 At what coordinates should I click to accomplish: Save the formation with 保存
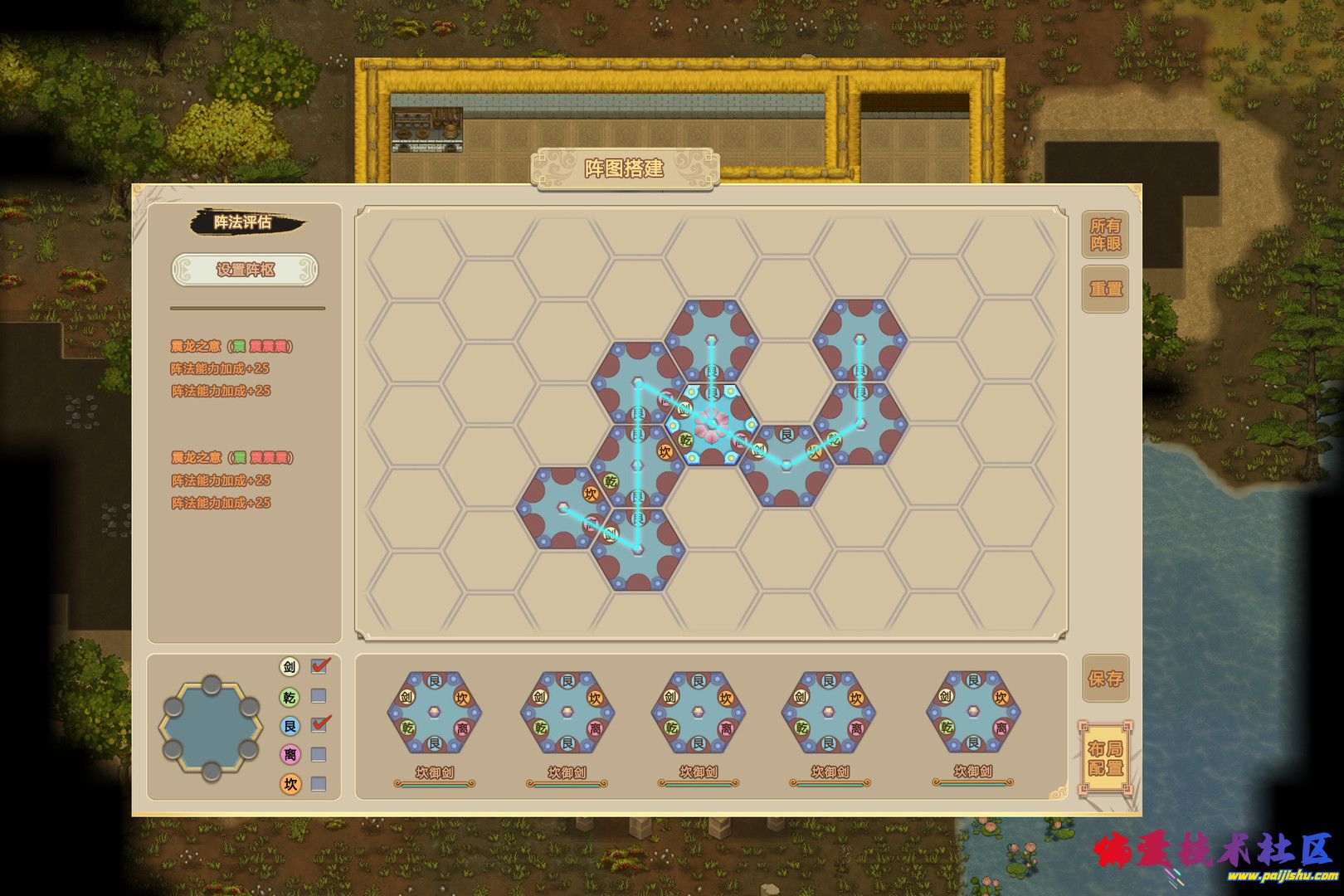(1105, 679)
